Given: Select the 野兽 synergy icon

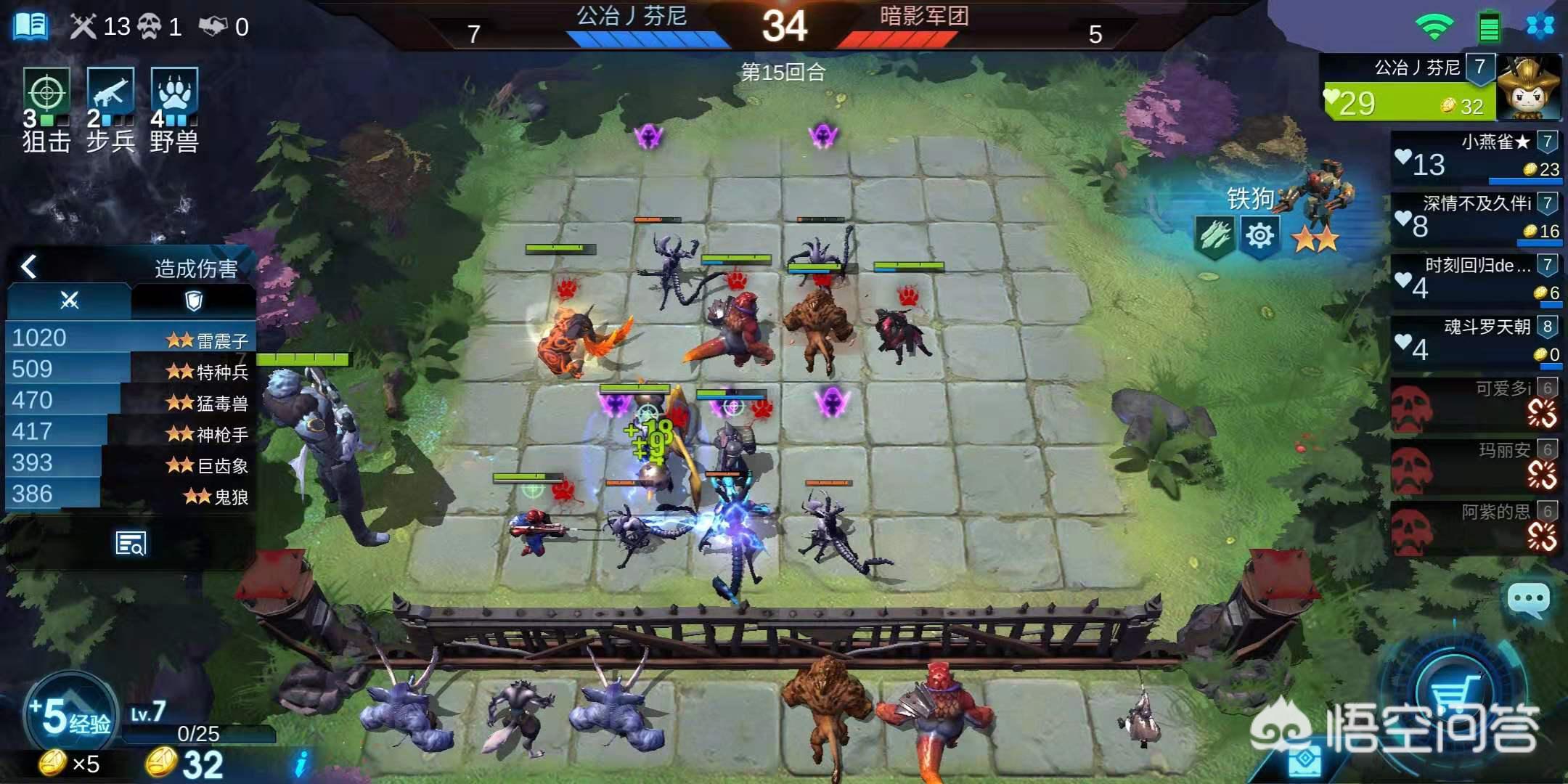Looking at the screenshot, I should [x=174, y=94].
